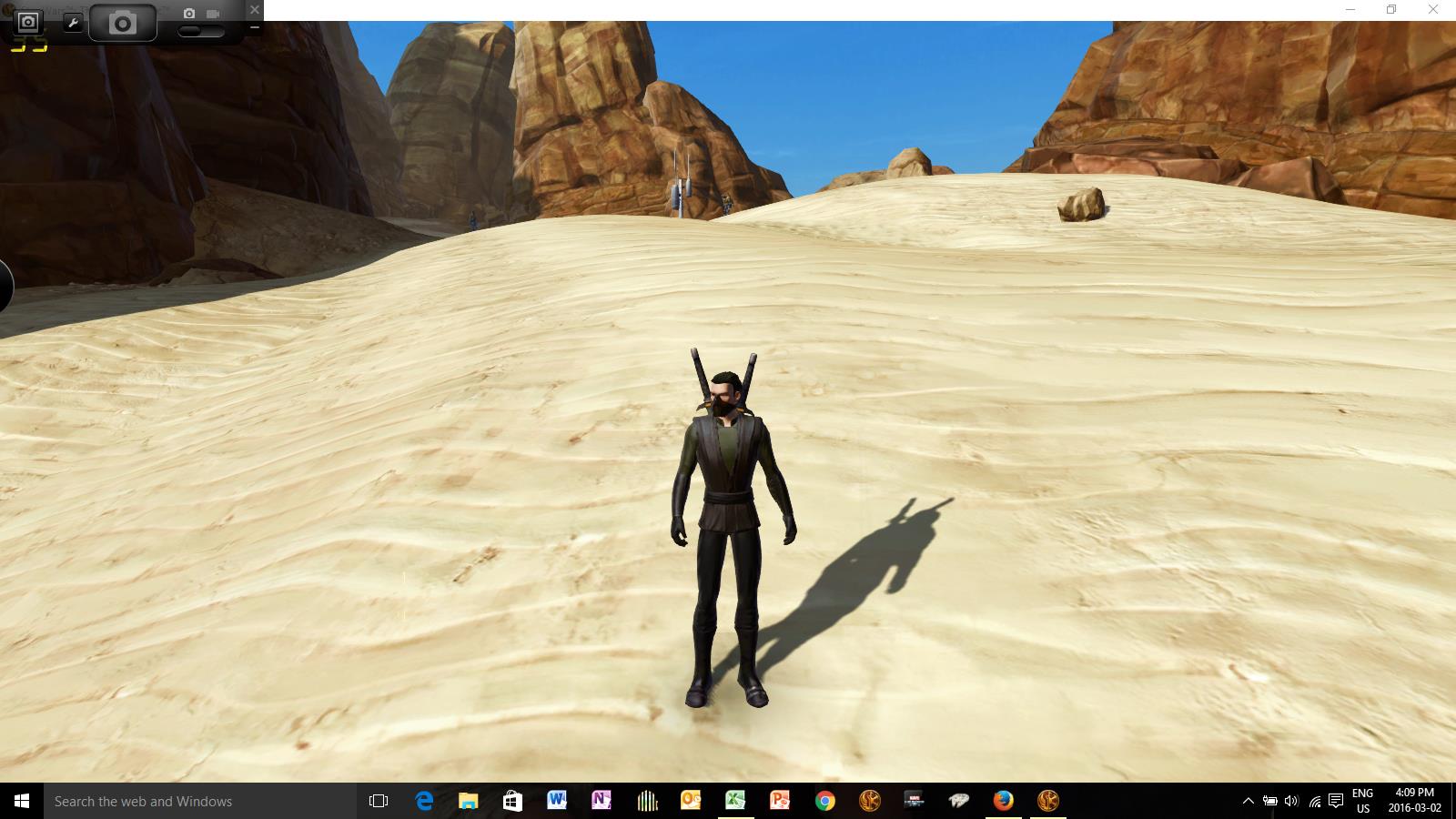Expand hidden icons with the tray chevron
The height and width of the screenshot is (819, 1456).
(1249, 802)
